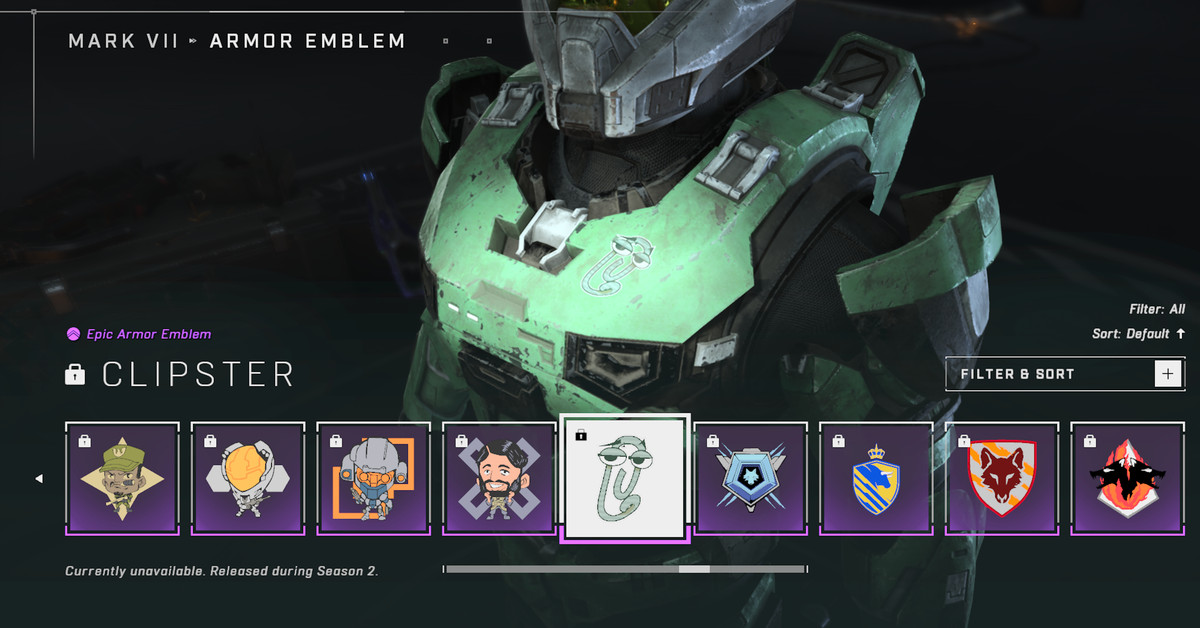Select the soldier with green hat emblem

122,478
